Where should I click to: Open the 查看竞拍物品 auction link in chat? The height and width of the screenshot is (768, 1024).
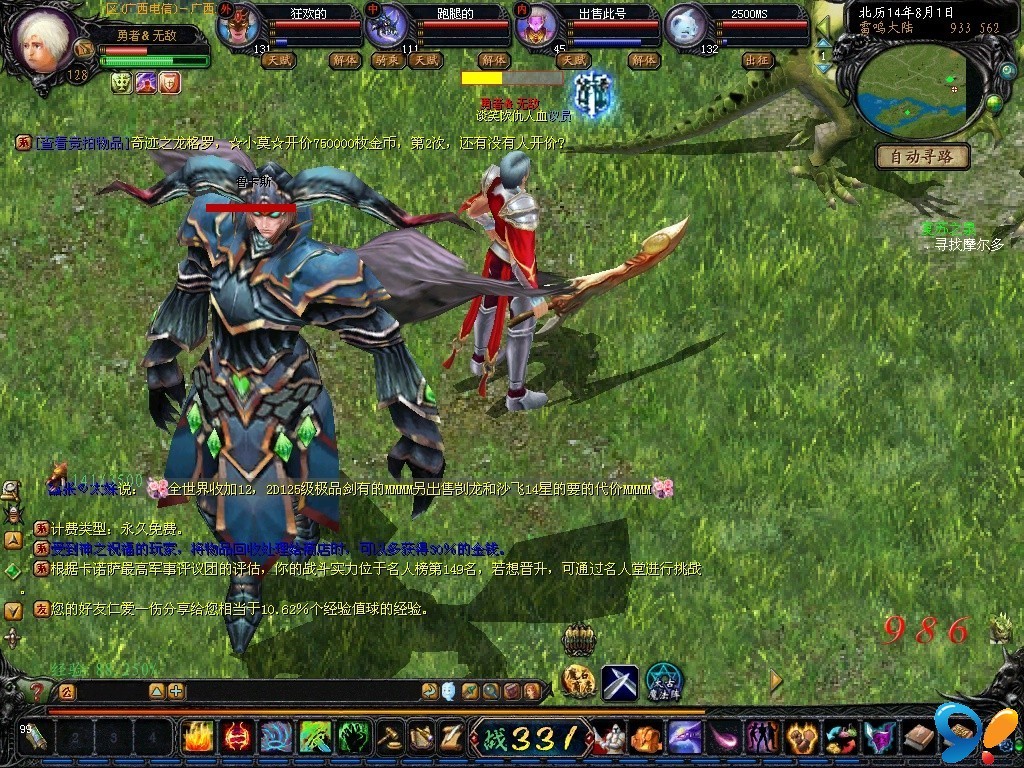(80, 143)
